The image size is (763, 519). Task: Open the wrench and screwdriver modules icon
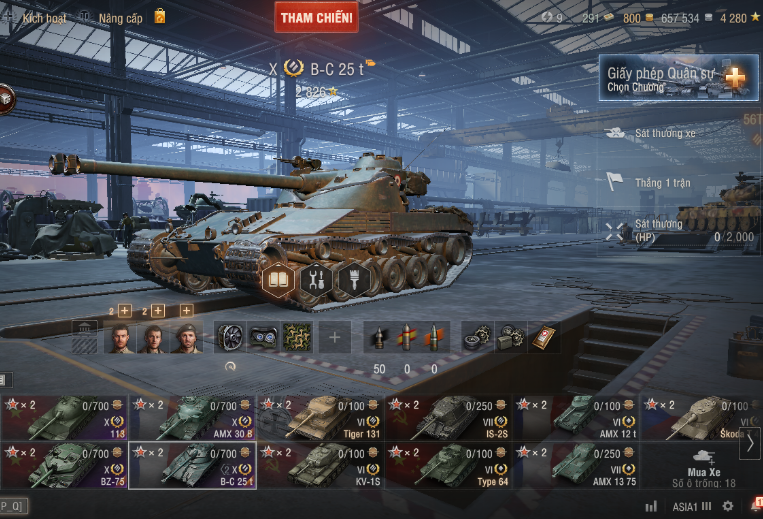coord(315,280)
